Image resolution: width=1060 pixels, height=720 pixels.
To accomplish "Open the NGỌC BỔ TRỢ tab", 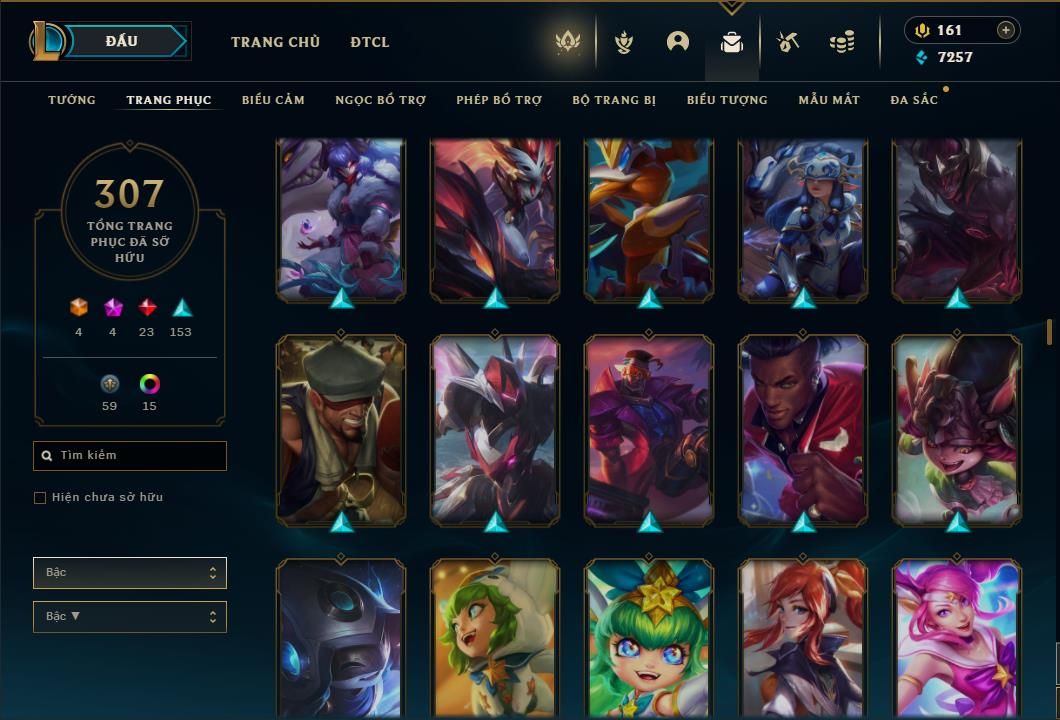I will tap(380, 100).
